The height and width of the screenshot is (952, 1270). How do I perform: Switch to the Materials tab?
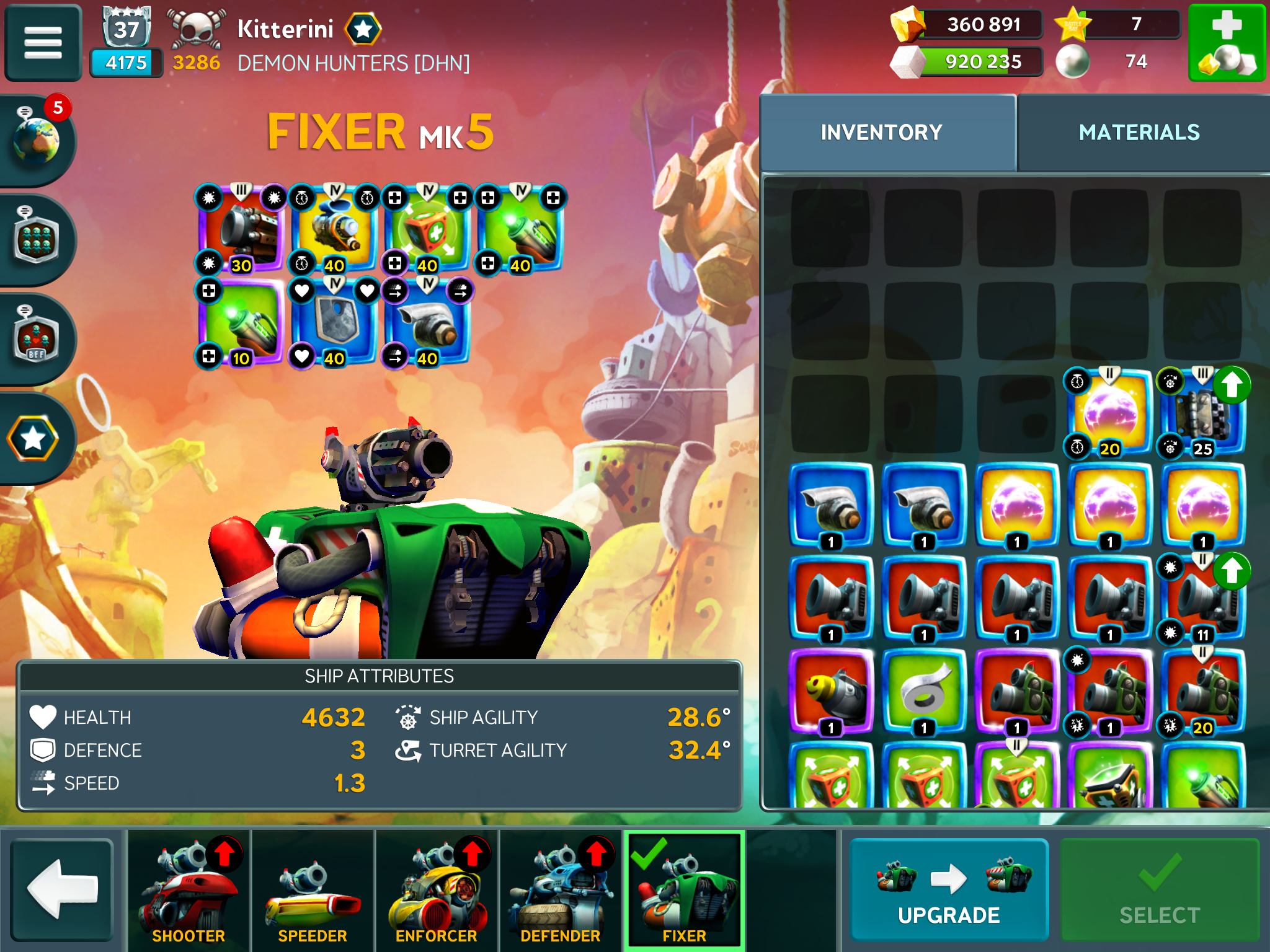(1139, 132)
